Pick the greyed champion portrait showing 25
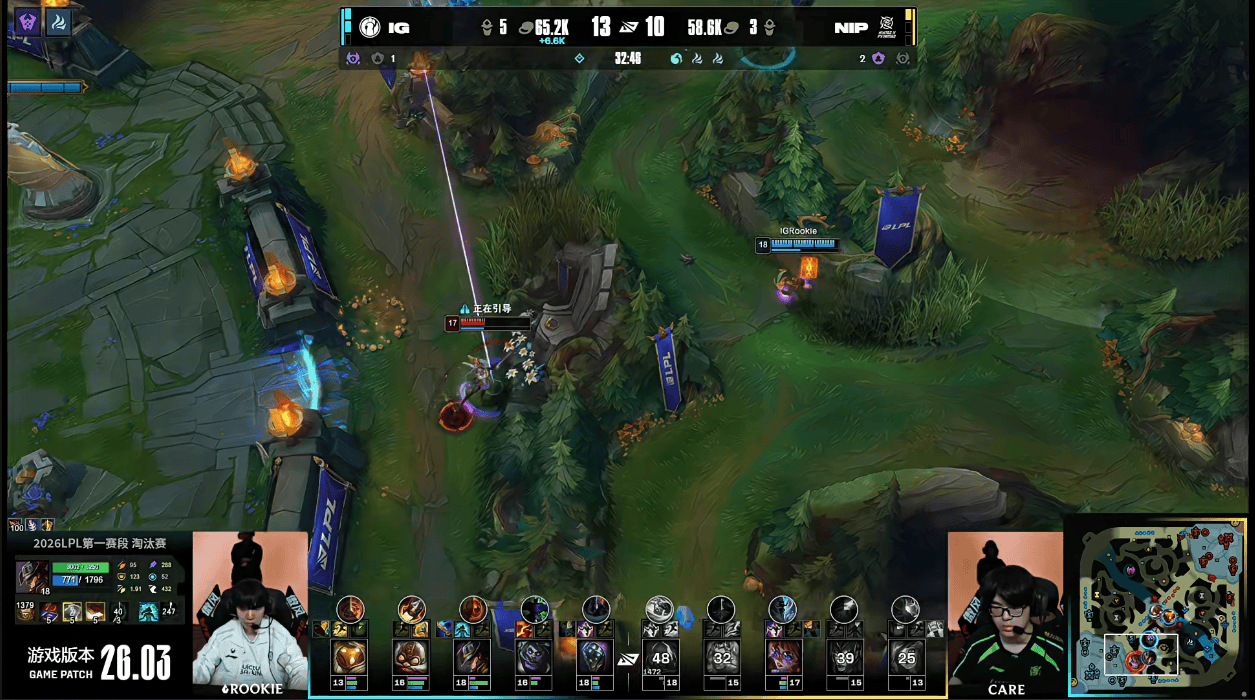Screen dimensions: 1255x700 [906, 657]
